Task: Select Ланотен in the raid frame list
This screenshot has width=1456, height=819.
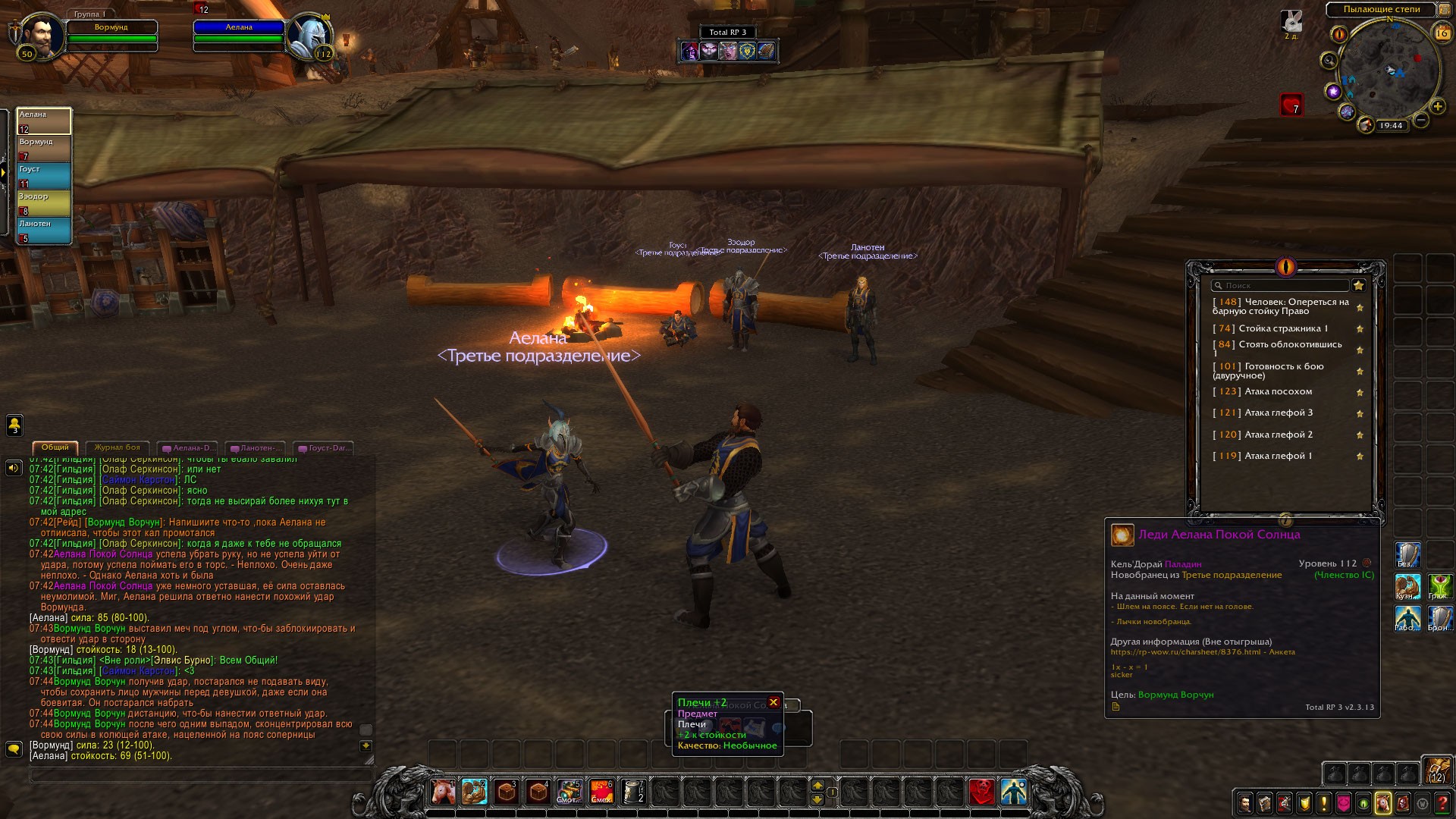Action: 44,231
